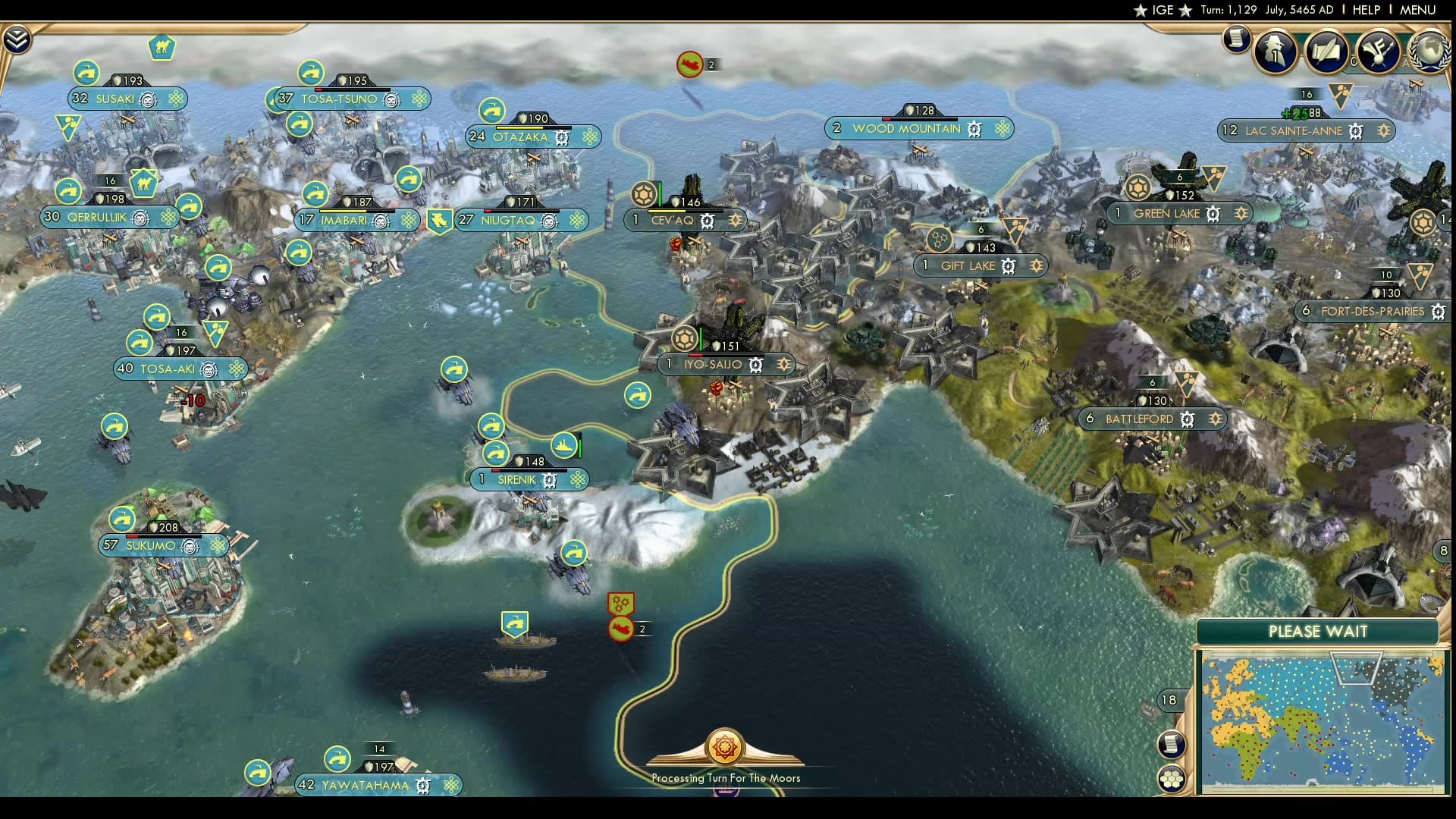Open the HELP Civilopedia link
Image resolution: width=1456 pixels, height=819 pixels.
(x=1366, y=10)
